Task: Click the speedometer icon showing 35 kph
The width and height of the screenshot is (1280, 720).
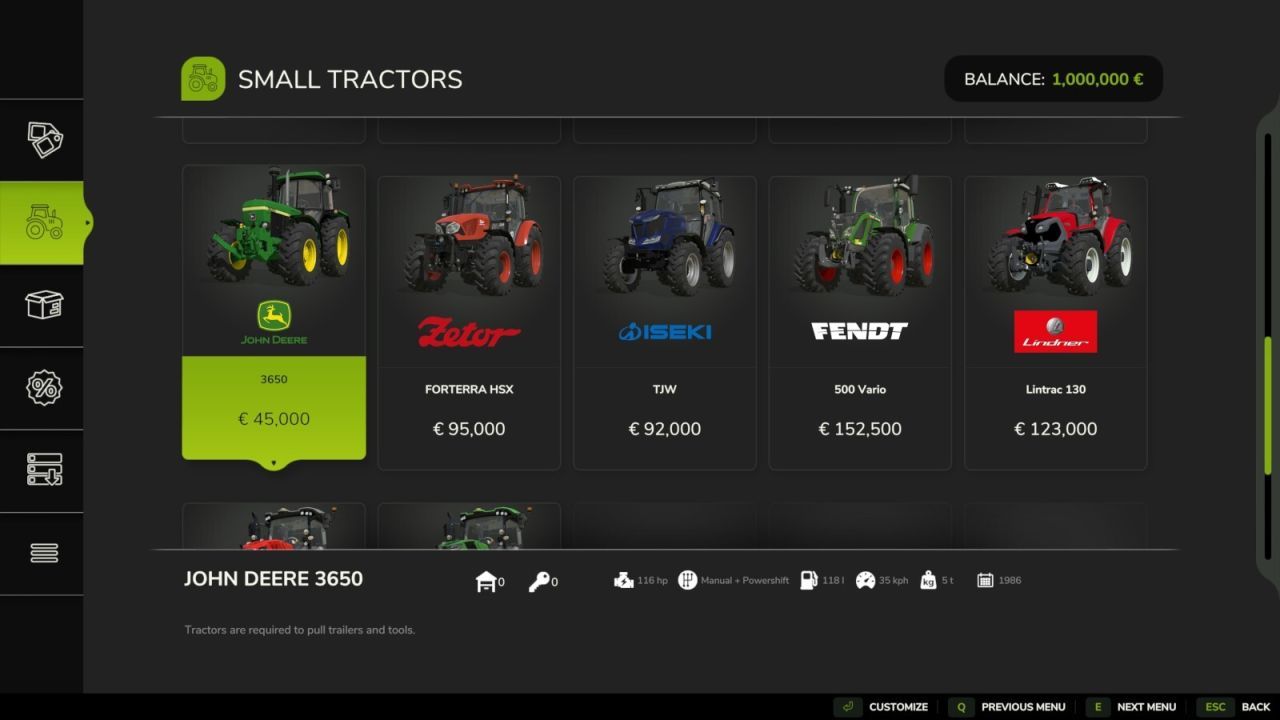Action: click(866, 579)
